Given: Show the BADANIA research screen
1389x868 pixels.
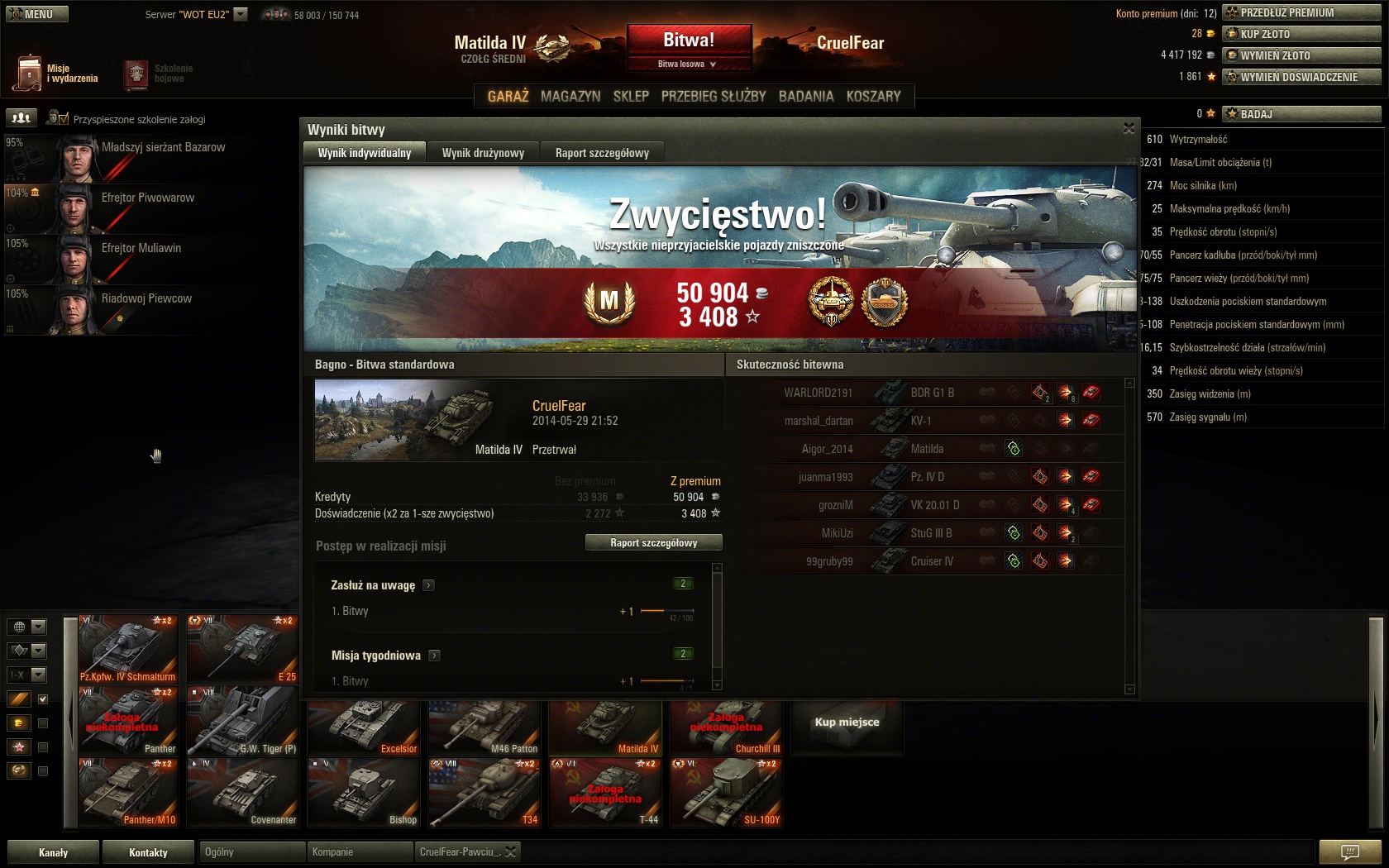Looking at the screenshot, I should pos(806,96).
